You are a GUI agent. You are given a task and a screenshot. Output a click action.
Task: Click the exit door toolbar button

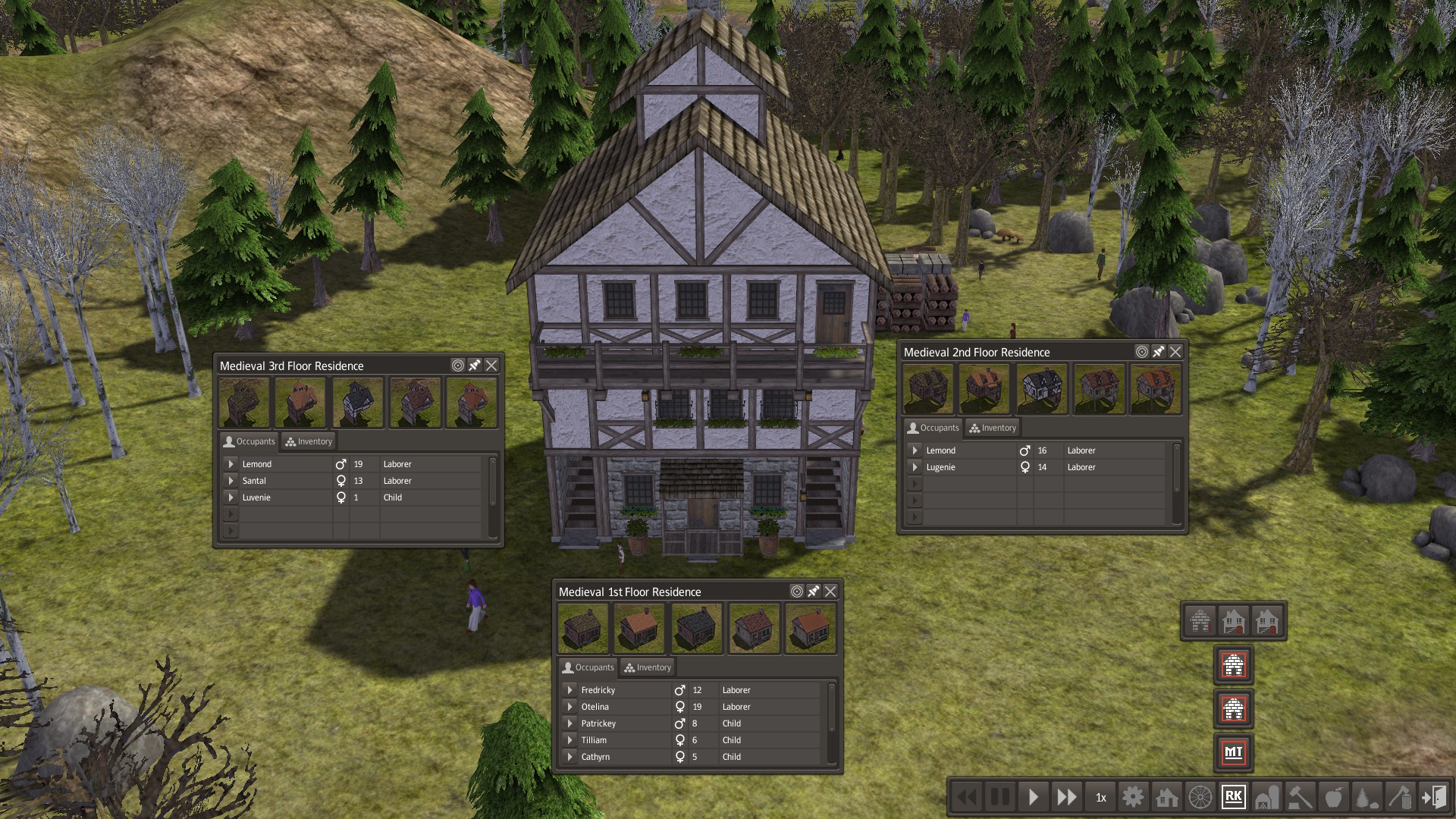click(1433, 797)
